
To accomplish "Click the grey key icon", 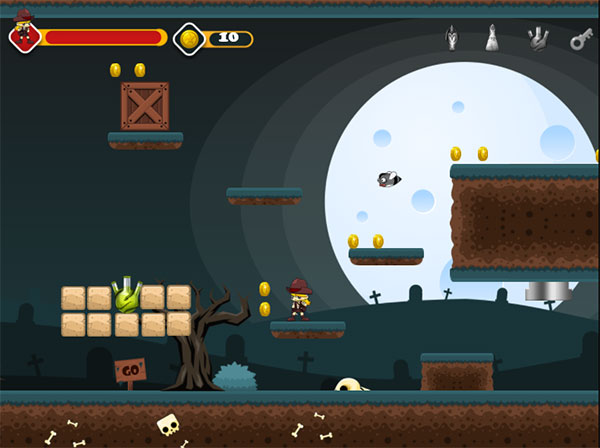I will (x=581, y=39).
